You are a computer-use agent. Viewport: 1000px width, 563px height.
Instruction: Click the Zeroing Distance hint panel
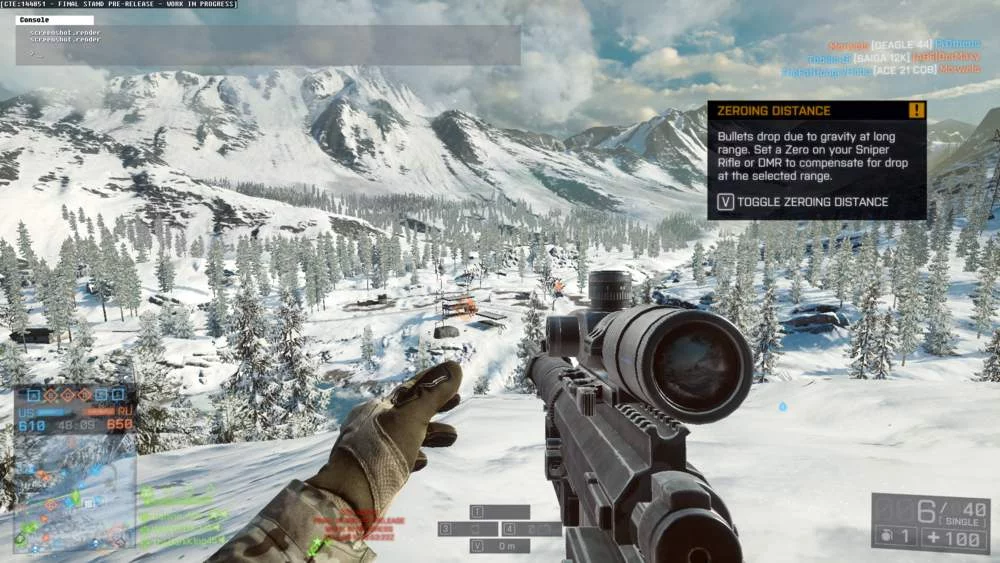(816, 160)
